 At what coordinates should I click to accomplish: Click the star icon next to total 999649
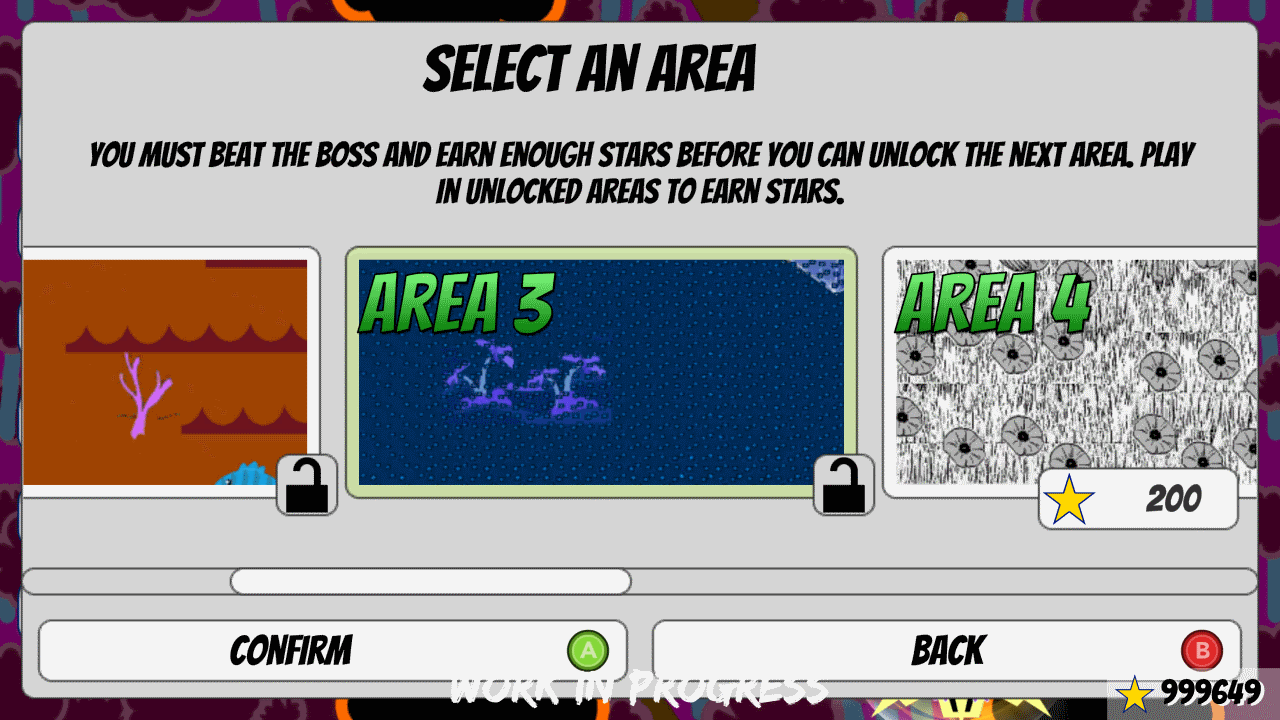point(1135,692)
